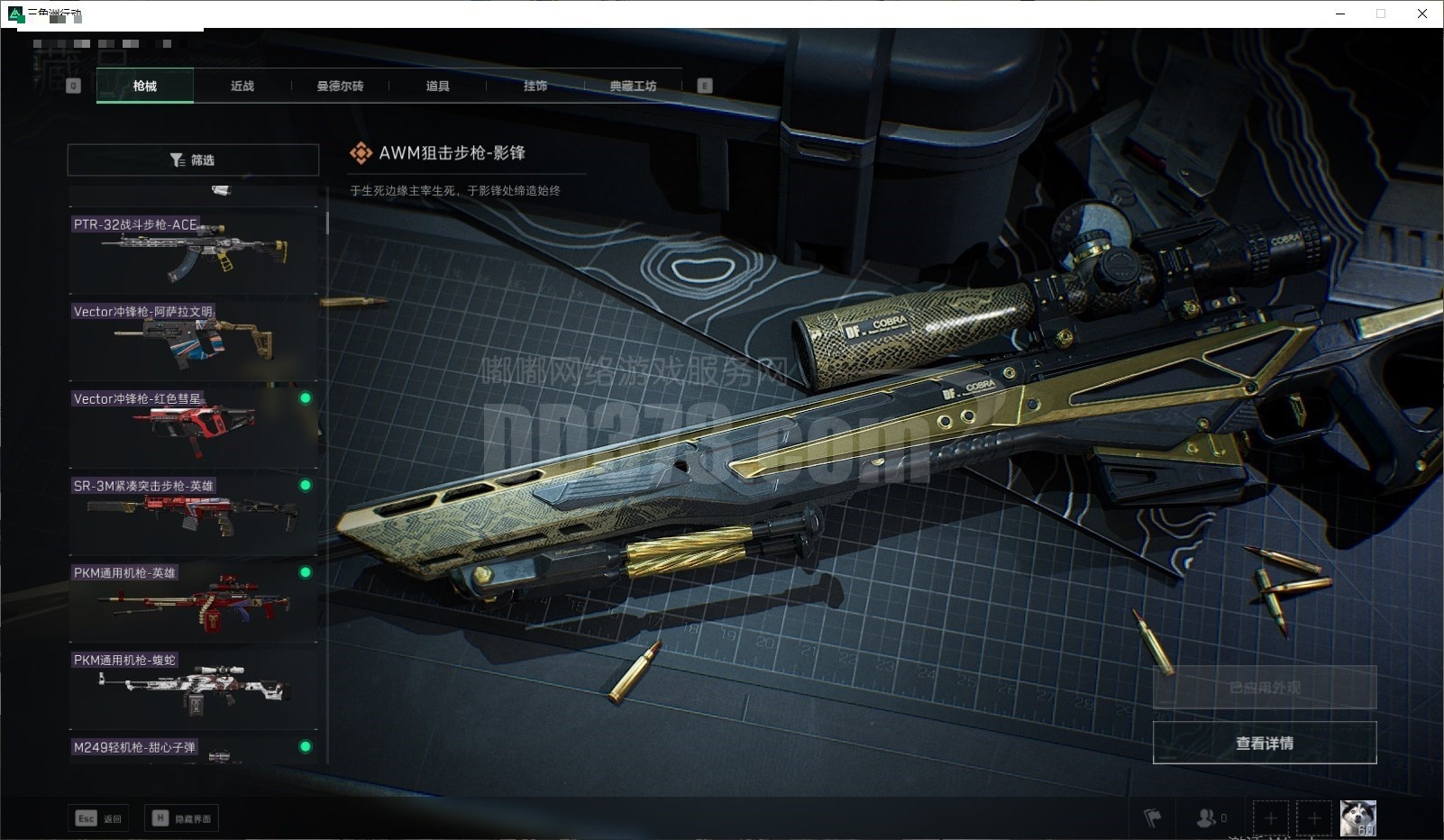Switch to the 枪械 tab
This screenshot has height=840, width=1444.
(x=145, y=87)
